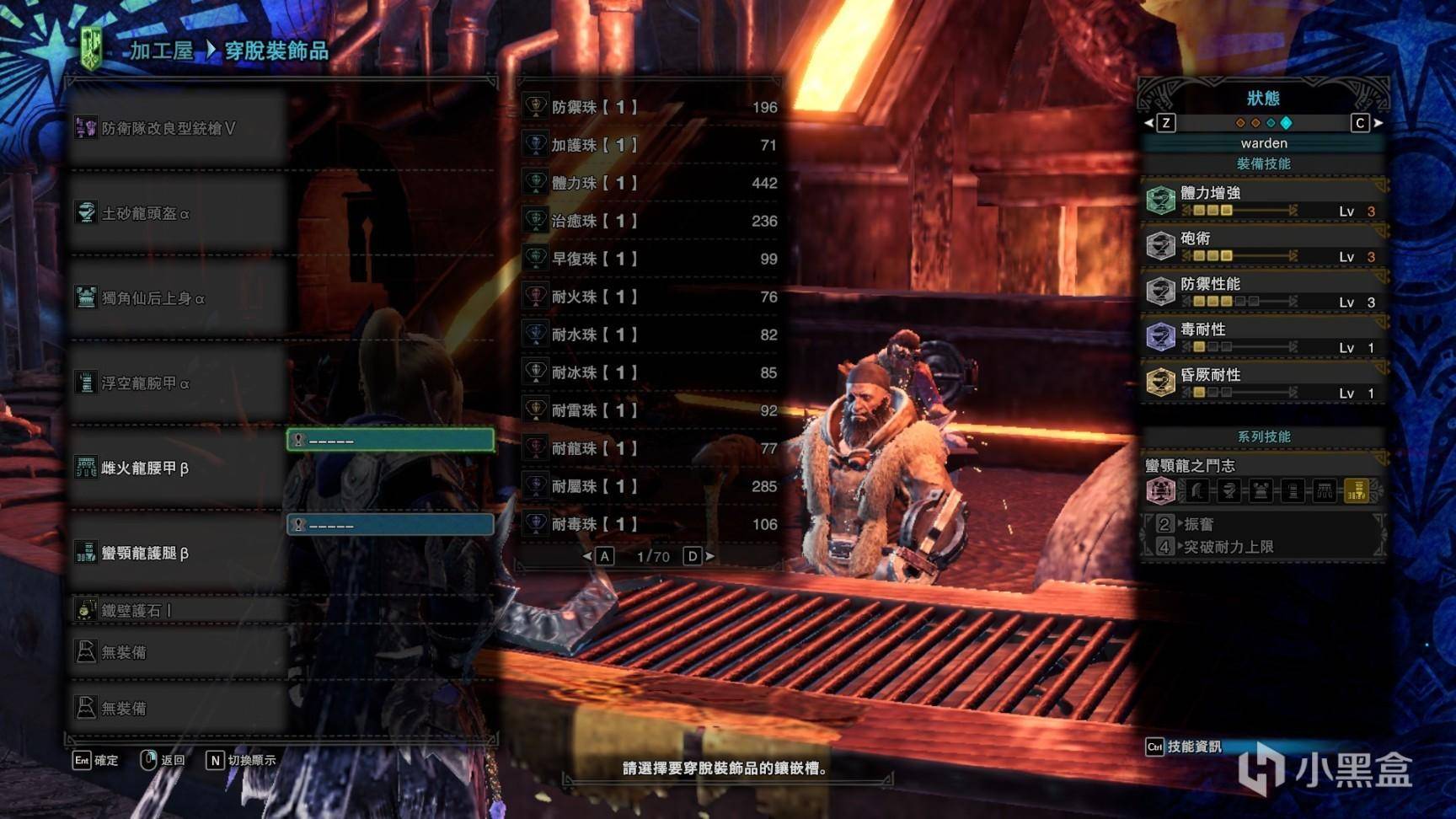Choose the 土砂龍頭盔α helmet entry
This screenshot has width=1456, height=819.
click(146, 213)
